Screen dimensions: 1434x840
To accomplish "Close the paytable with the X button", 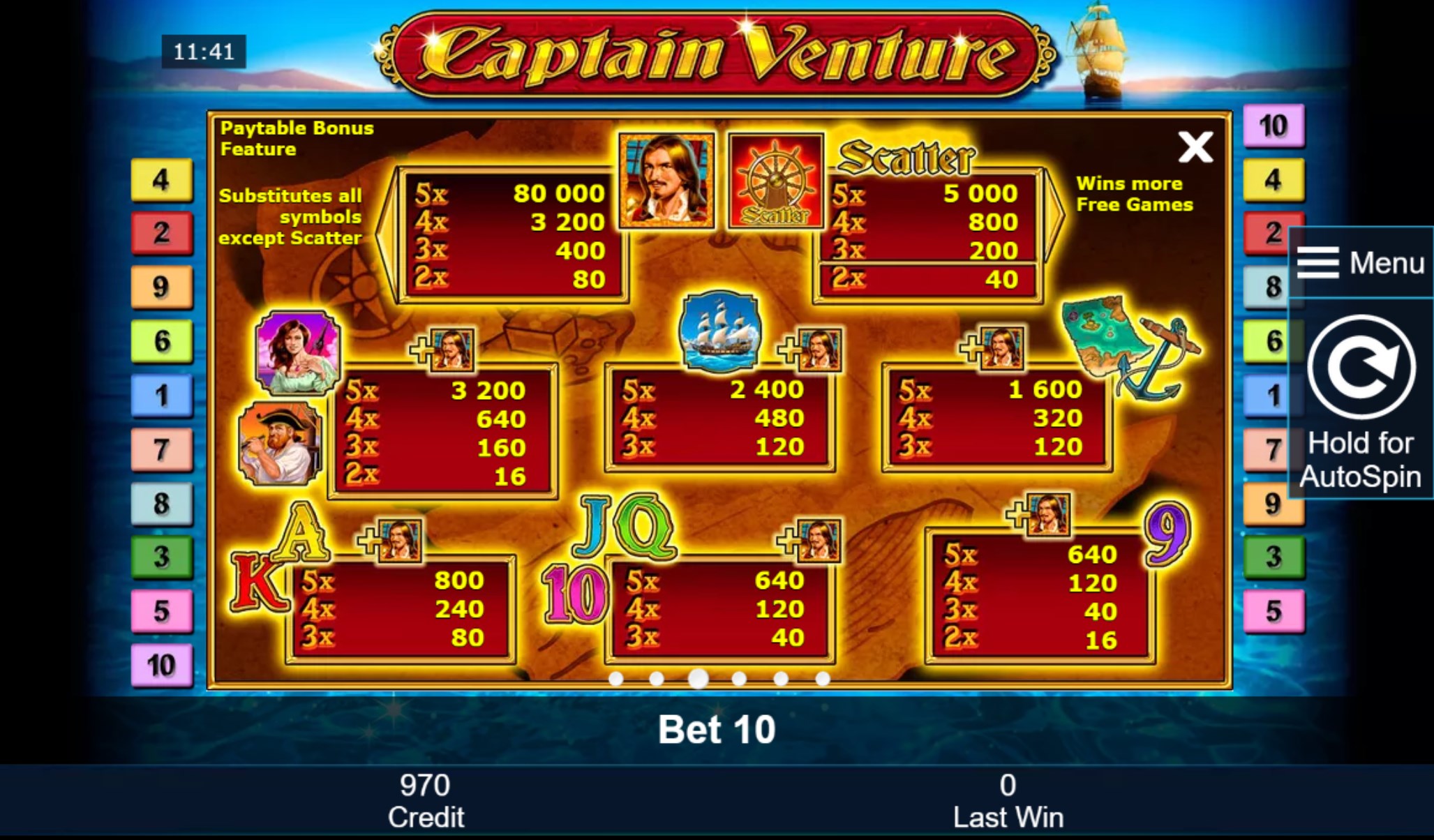I will point(1196,147).
